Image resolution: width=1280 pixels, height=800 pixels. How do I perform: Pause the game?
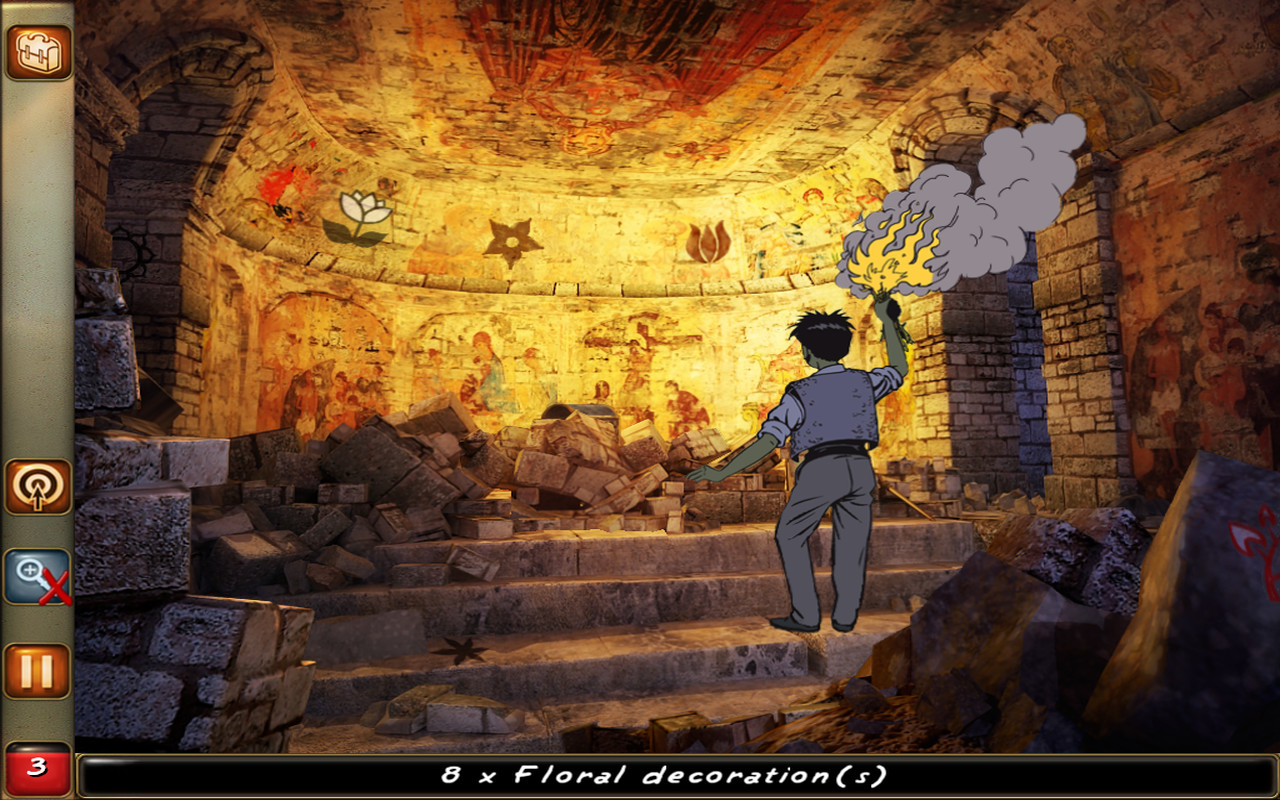pyautogui.click(x=38, y=671)
